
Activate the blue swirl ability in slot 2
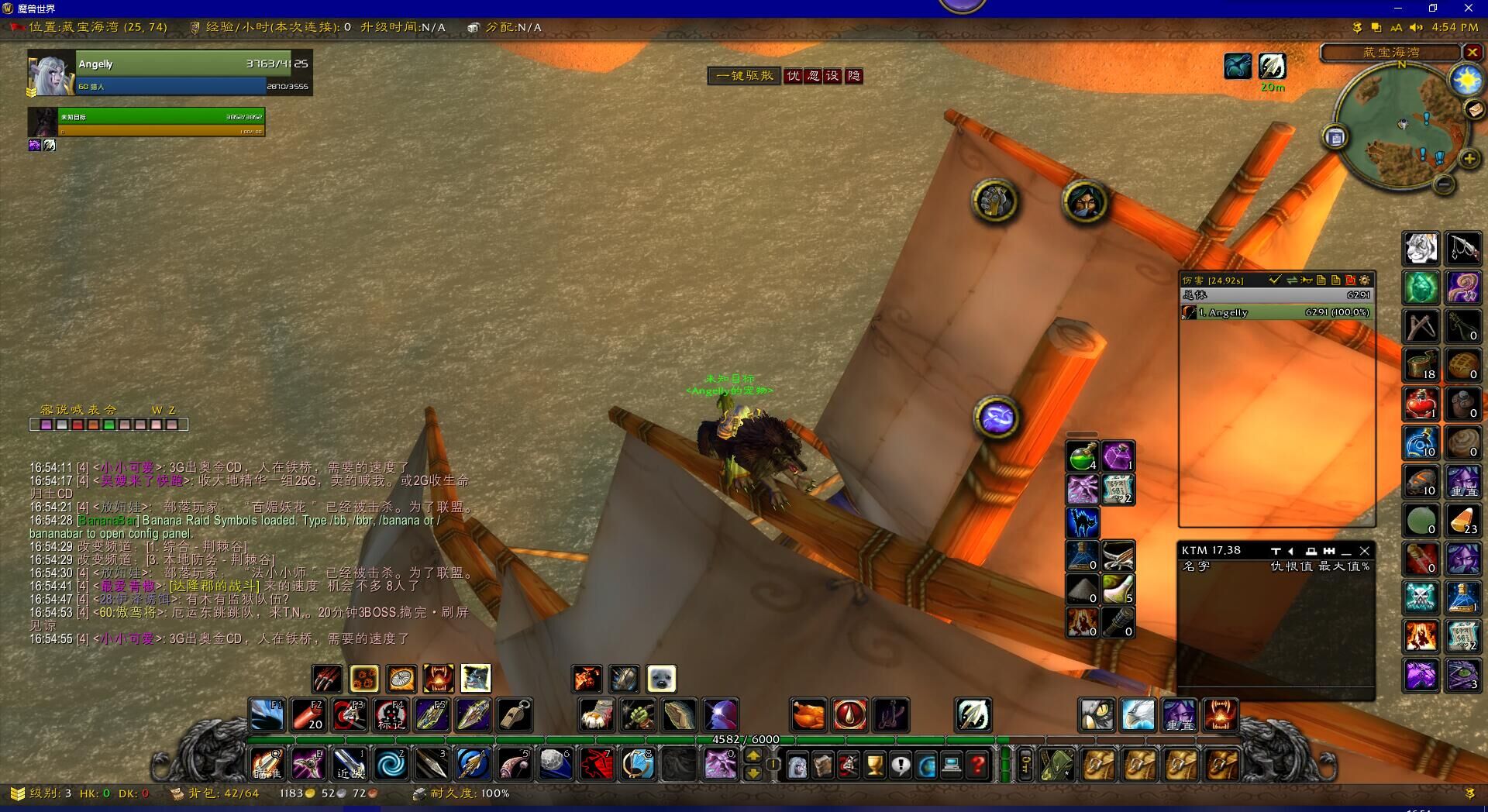(x=390, y=765)
